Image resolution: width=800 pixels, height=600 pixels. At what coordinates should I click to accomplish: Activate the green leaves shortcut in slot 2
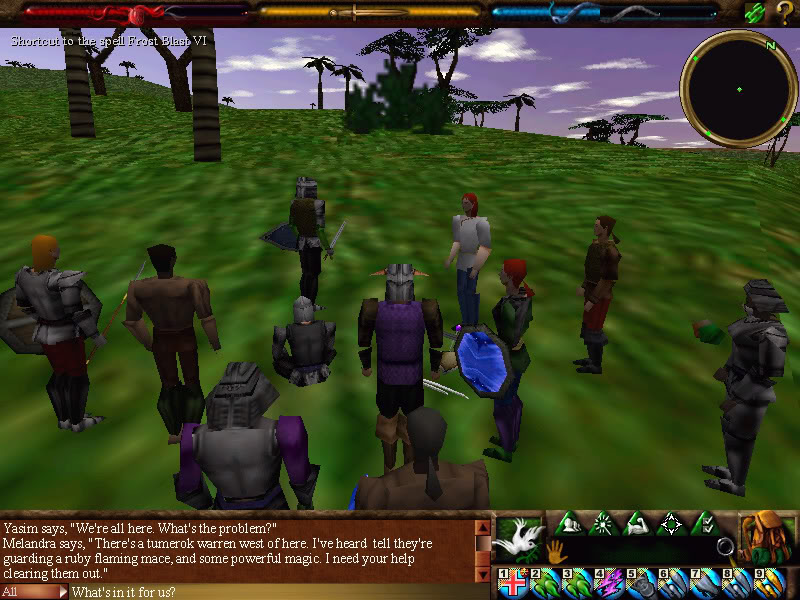pos(546,583)
